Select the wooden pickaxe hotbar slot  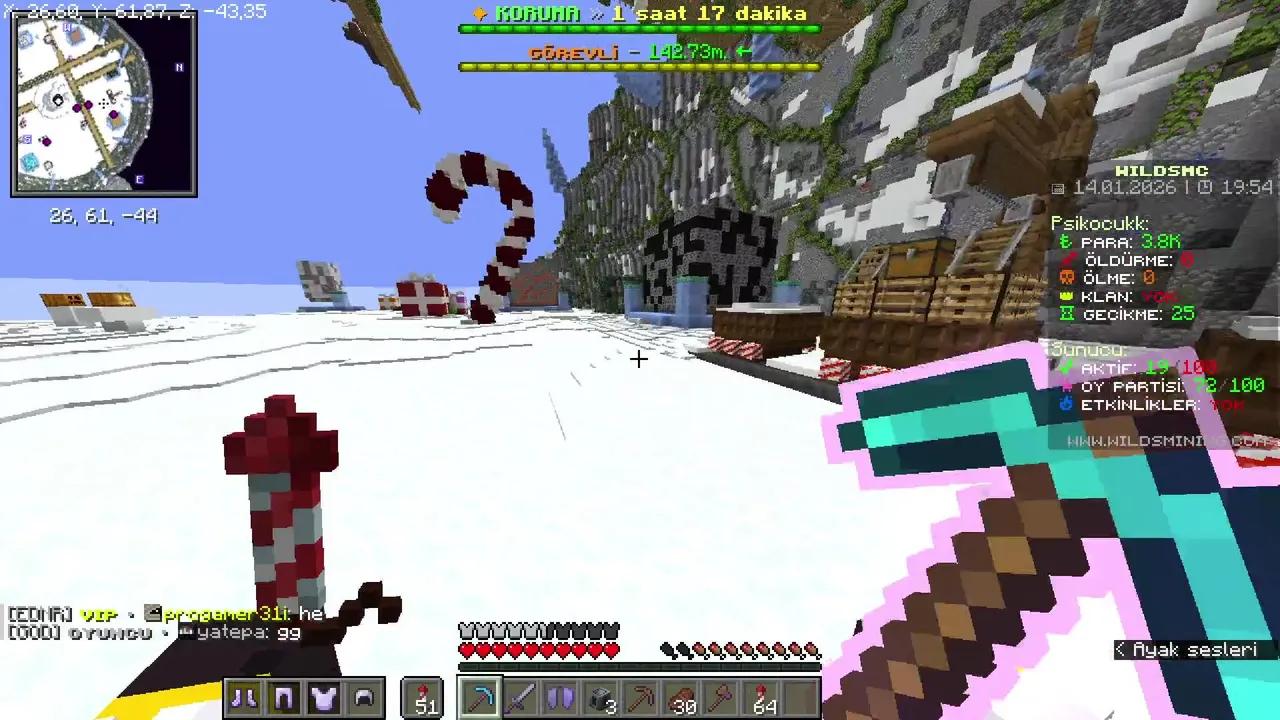pyautogui.click(x=643, y=698)
